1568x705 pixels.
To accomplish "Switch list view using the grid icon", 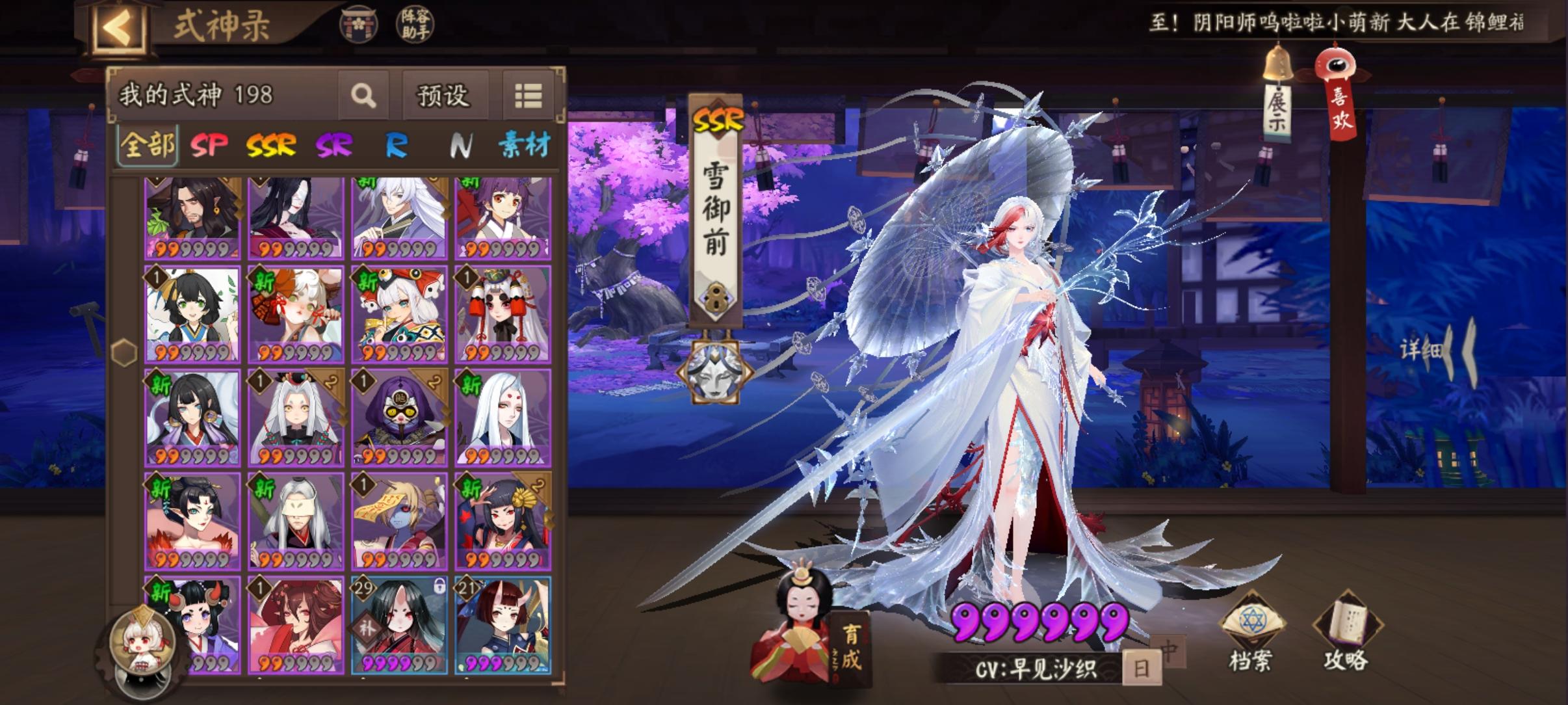I will (529, 95).
